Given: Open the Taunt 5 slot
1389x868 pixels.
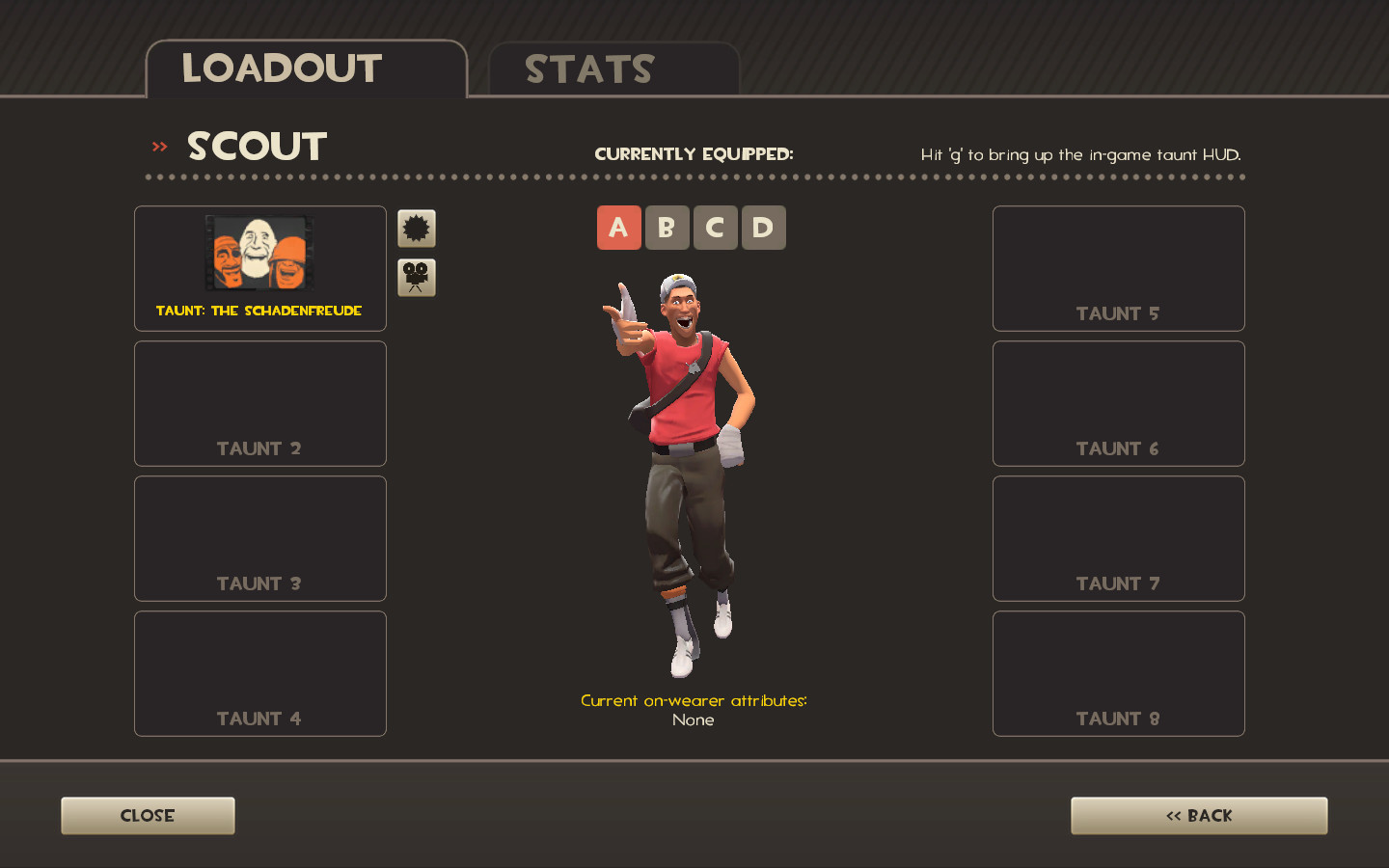Looking at the screenshot, I should (1117, 268).
